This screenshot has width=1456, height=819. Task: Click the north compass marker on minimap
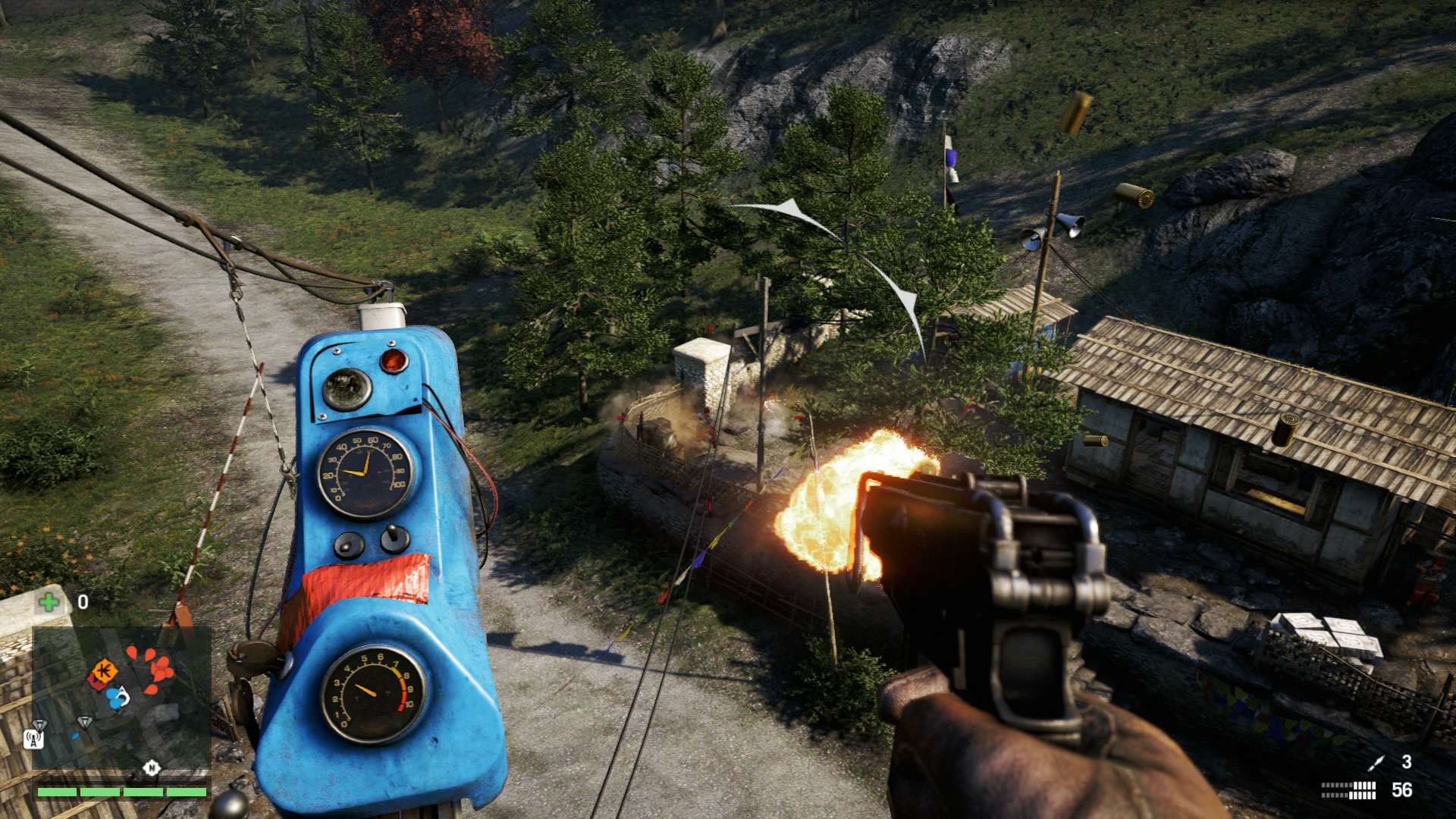(152, 768)
